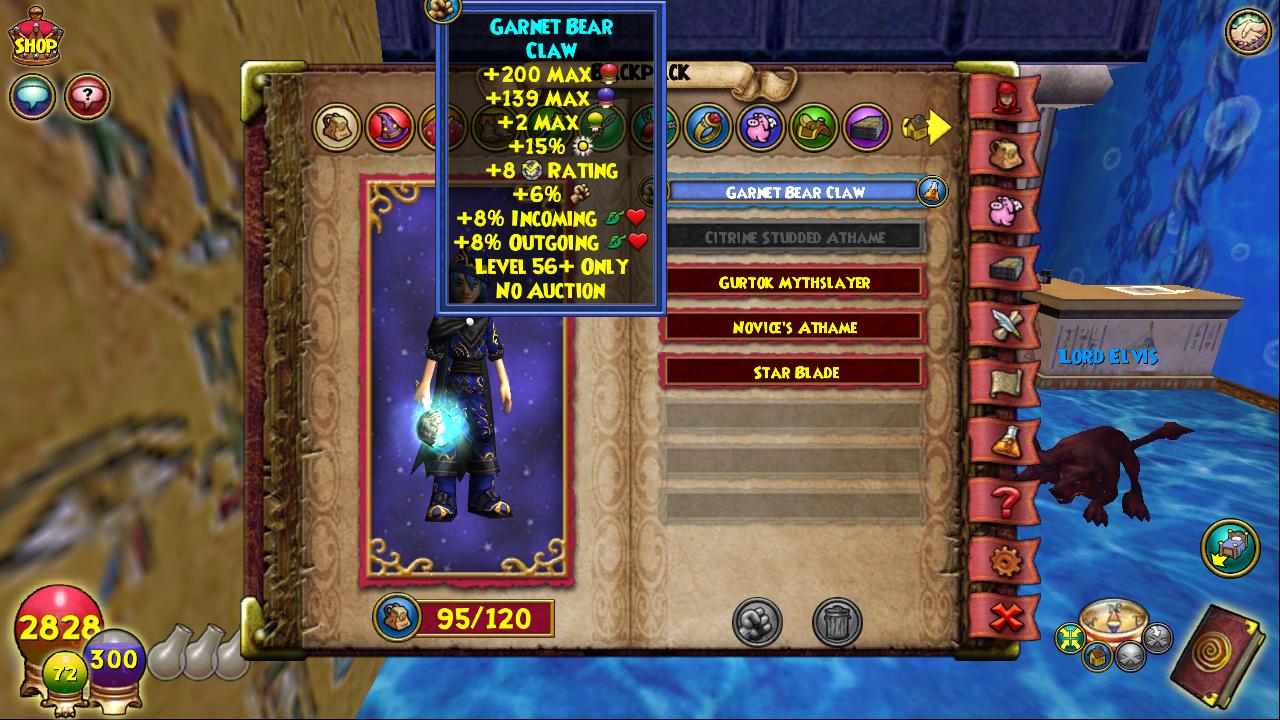
Task: Select the Novice's Athame entry
Action: tap(795, 327)
